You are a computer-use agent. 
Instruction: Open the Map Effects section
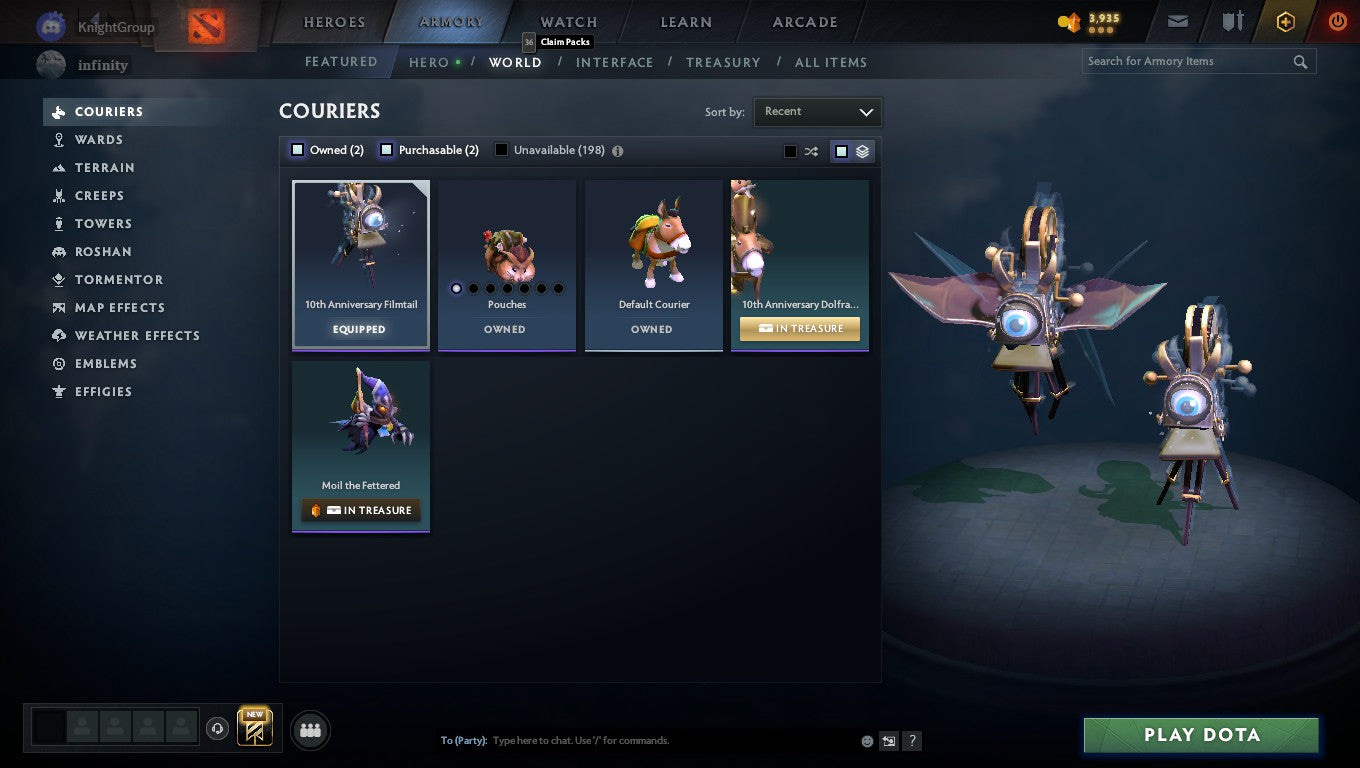(x=118, y=307)
